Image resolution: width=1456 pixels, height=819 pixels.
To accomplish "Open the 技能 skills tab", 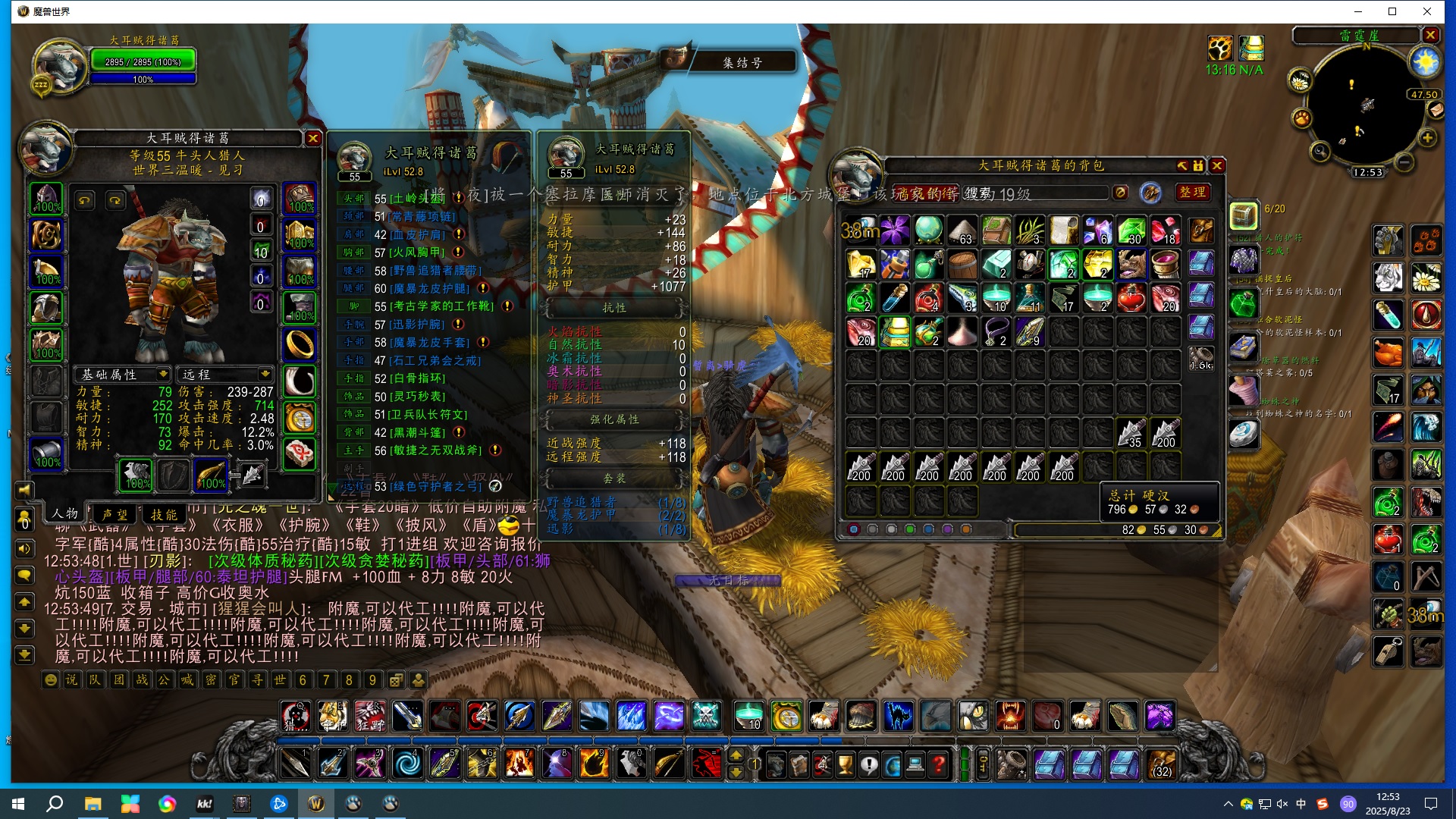I will [x=164, y=515].
